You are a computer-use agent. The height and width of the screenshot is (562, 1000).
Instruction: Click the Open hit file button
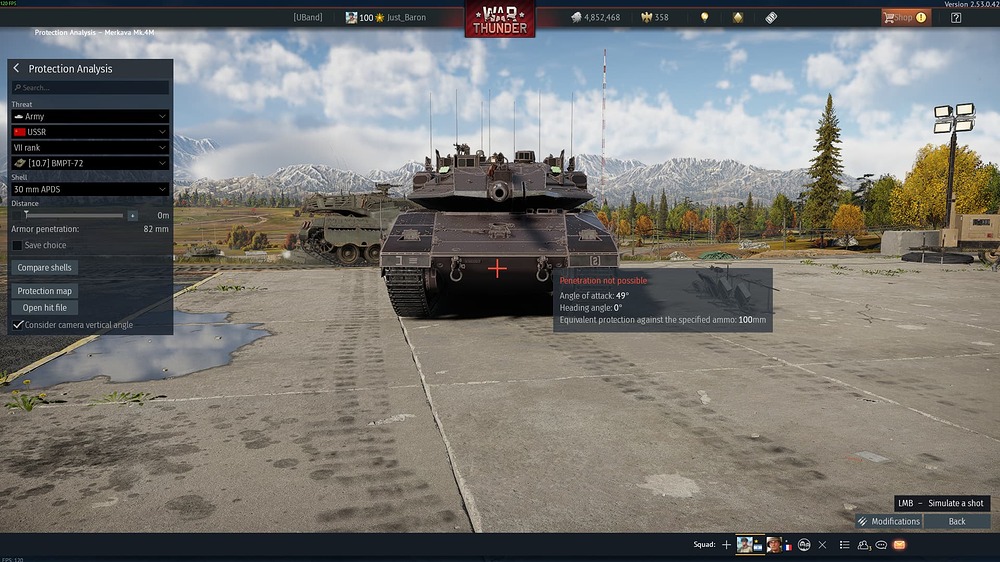(x=45, y=308)
